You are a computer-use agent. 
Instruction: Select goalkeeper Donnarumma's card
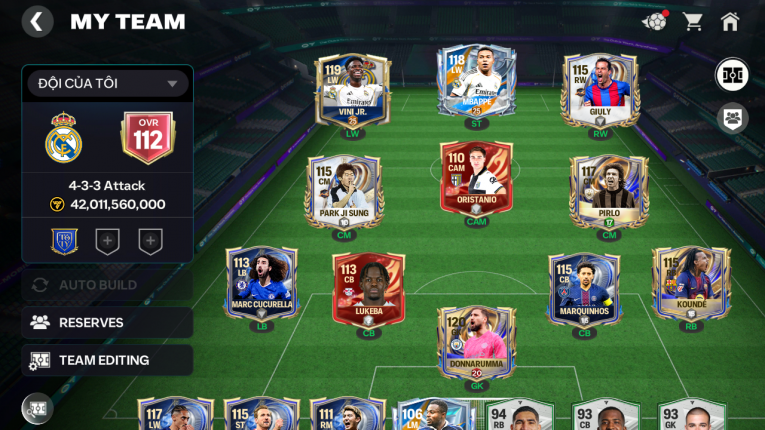coord(476,343)
